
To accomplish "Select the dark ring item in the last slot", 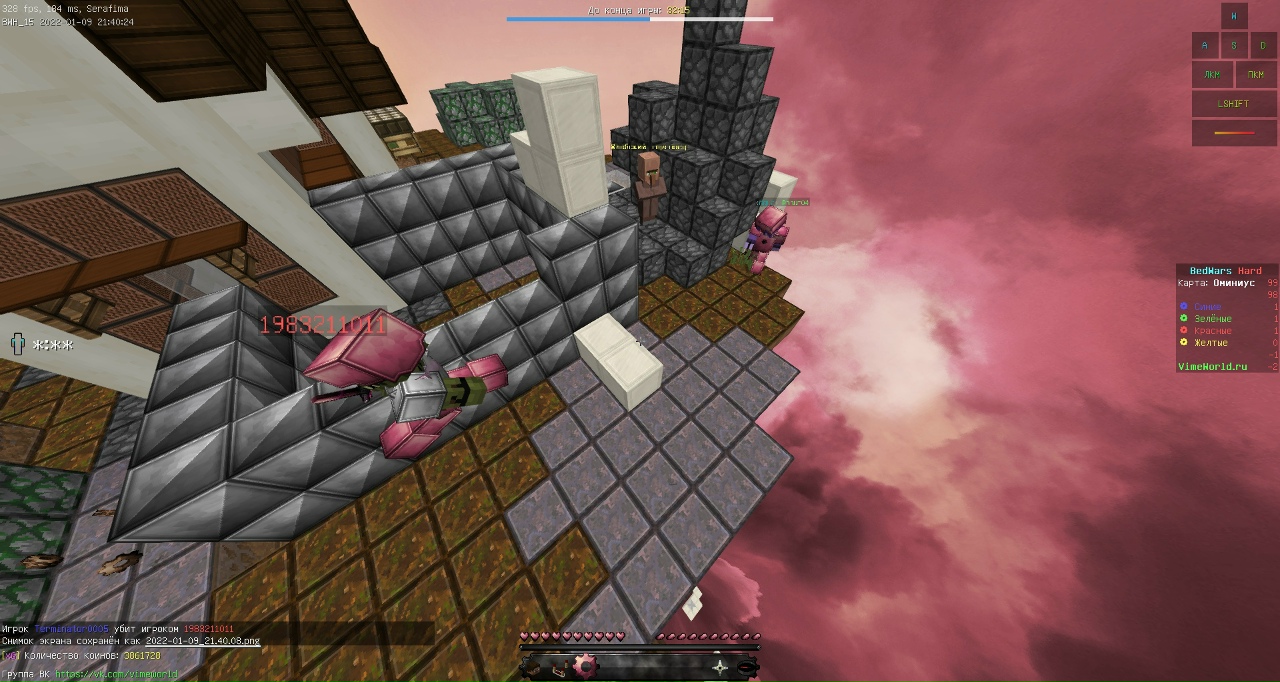I will tap(746, 667).
